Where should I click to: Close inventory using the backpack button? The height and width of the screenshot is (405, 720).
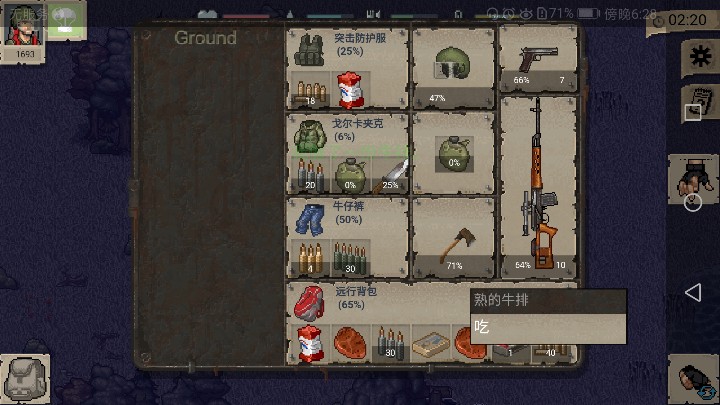[x=24, y=379]
